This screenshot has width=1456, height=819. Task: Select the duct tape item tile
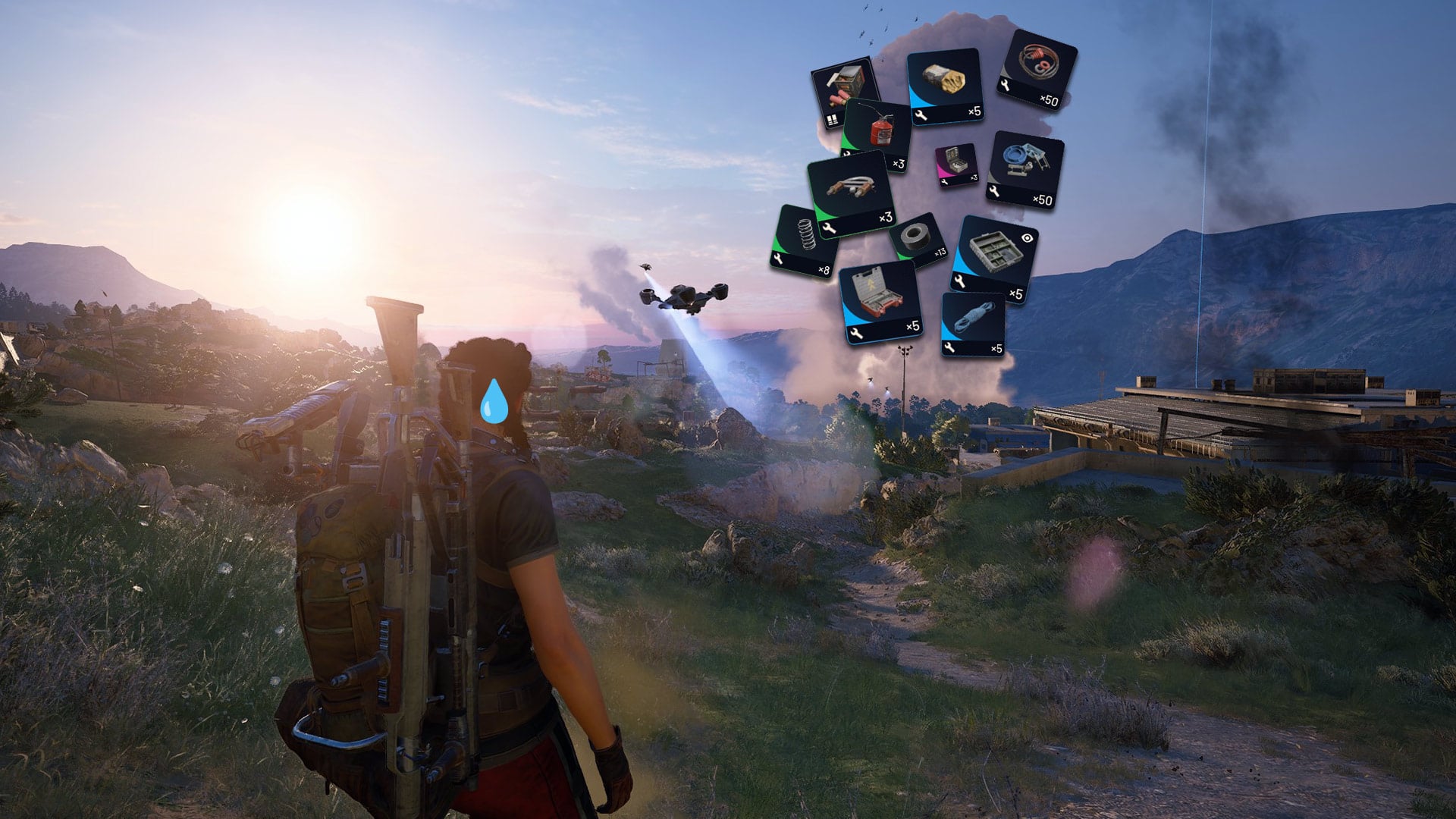(x=916, y=237)
